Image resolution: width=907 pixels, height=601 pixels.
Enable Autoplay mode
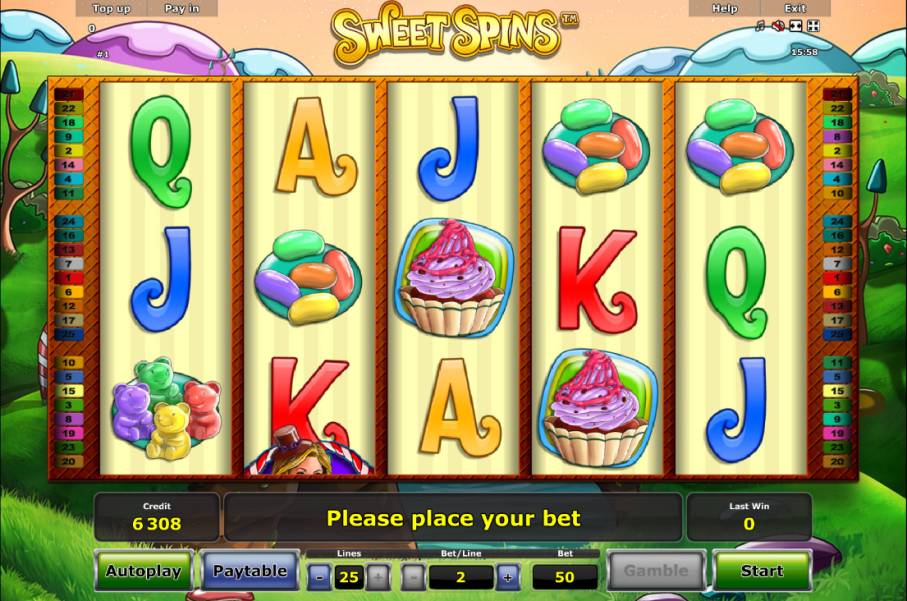tap(144, 571)
